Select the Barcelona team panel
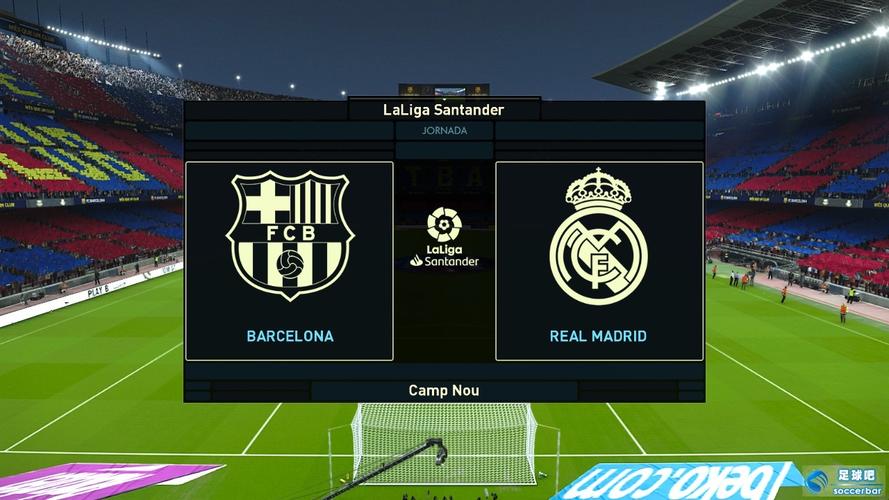Screen dimensions: 889x500 click(289, 260)
